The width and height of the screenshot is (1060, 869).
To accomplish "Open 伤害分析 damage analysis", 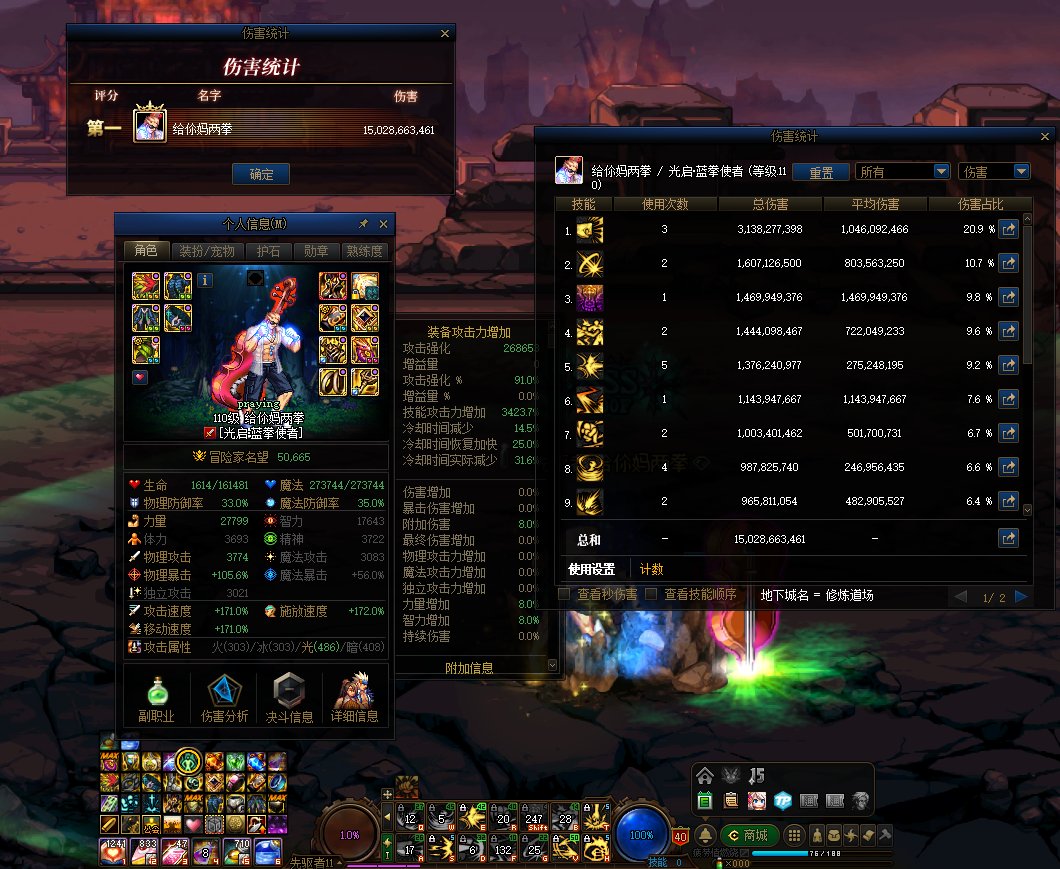I will pos(224,698).
